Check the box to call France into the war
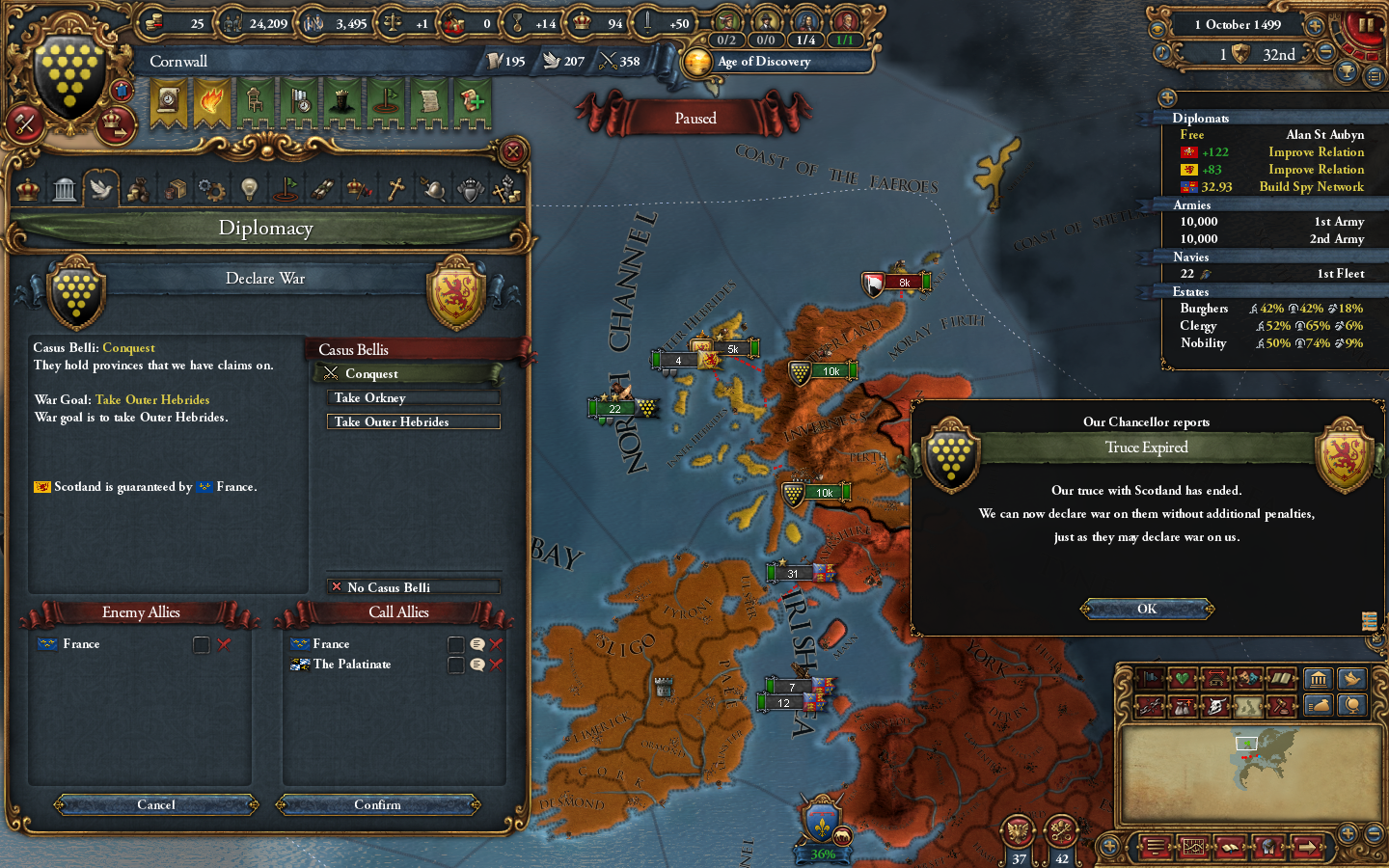This screenshot has height=868, width=1389. coord(456,644)
